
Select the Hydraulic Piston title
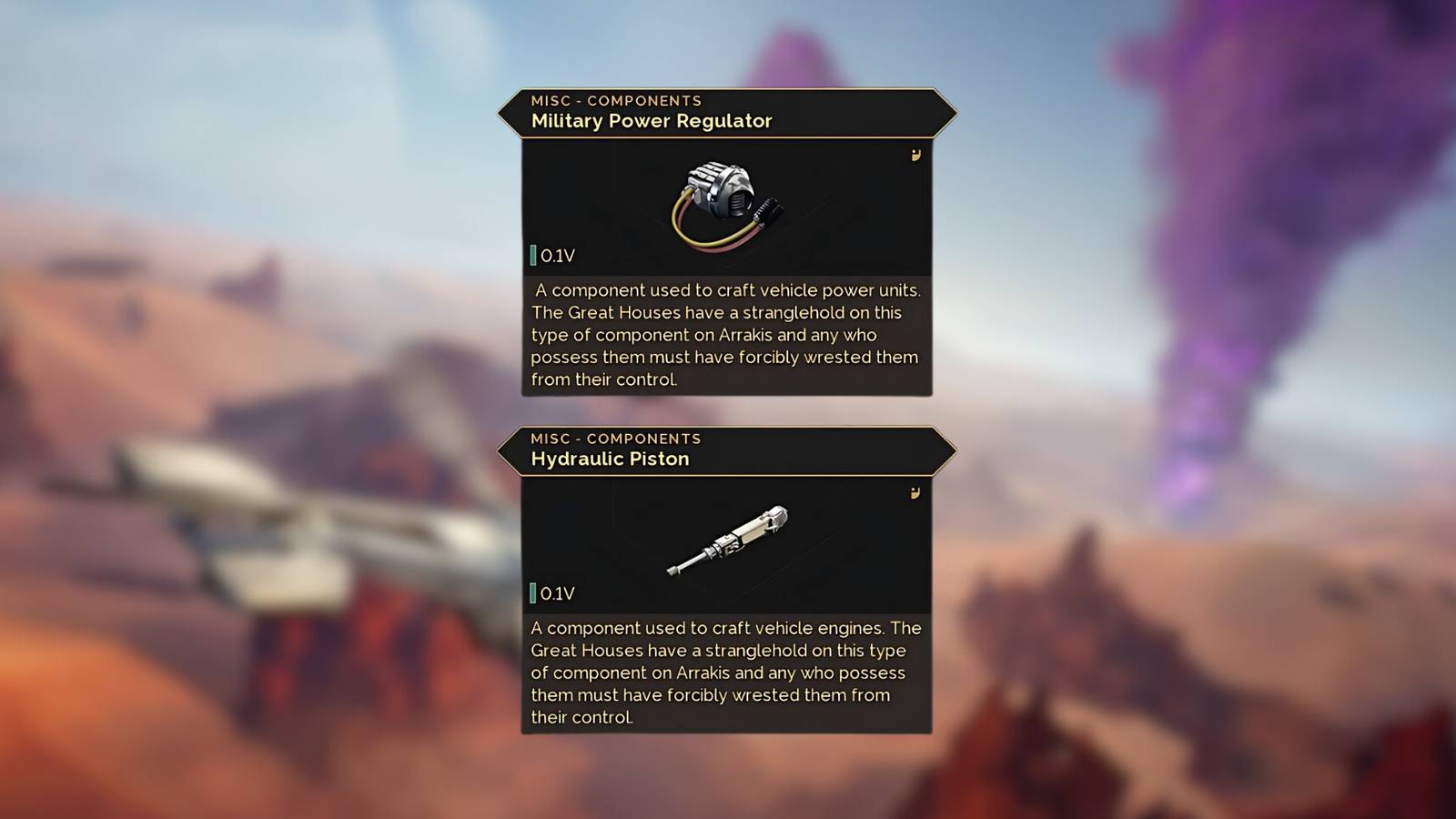pos(610,459)
